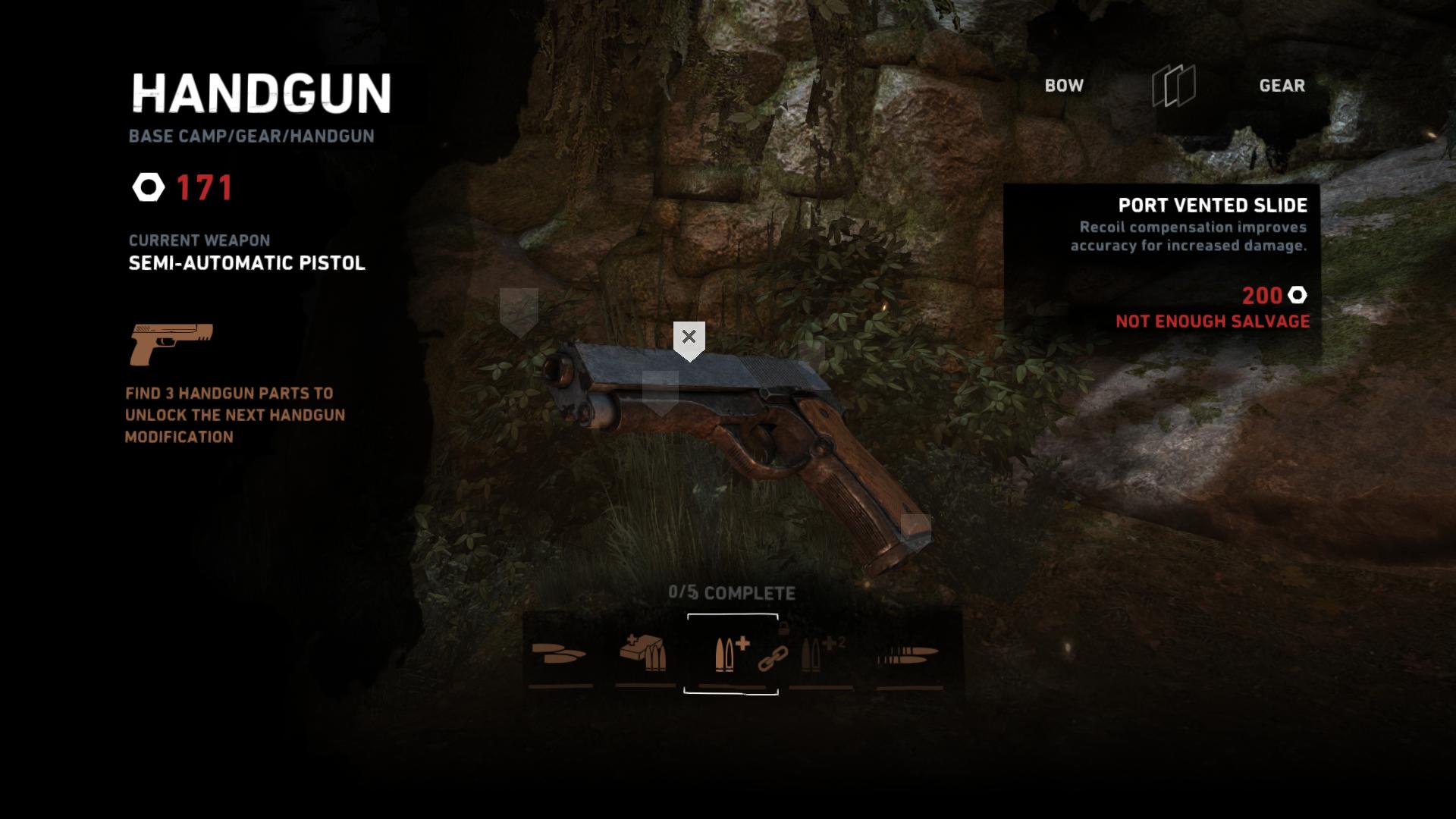
Task: Click the X marker on the pistol slide
Action: pyautogui.click(x=689, y=337)
